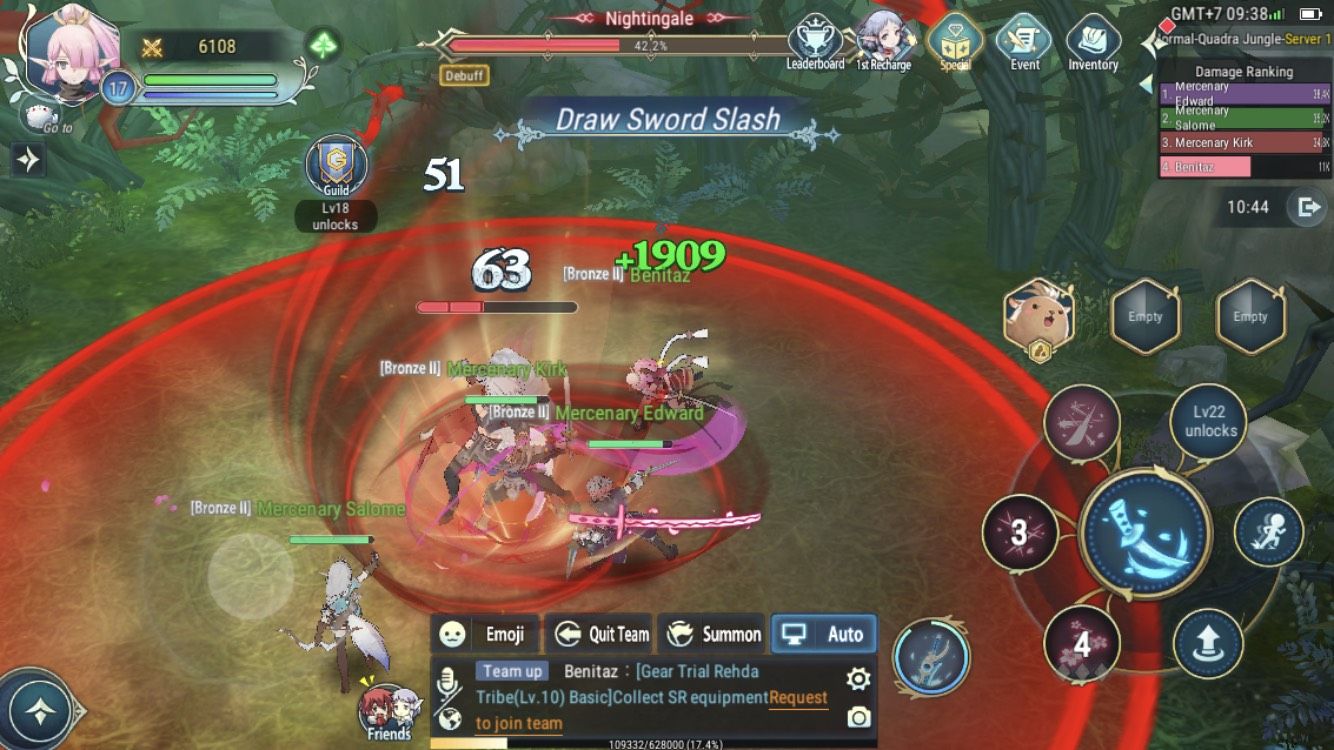Screen dimensions: 1334x750
Task: Open the Special diamond shop
Action: 955,38
